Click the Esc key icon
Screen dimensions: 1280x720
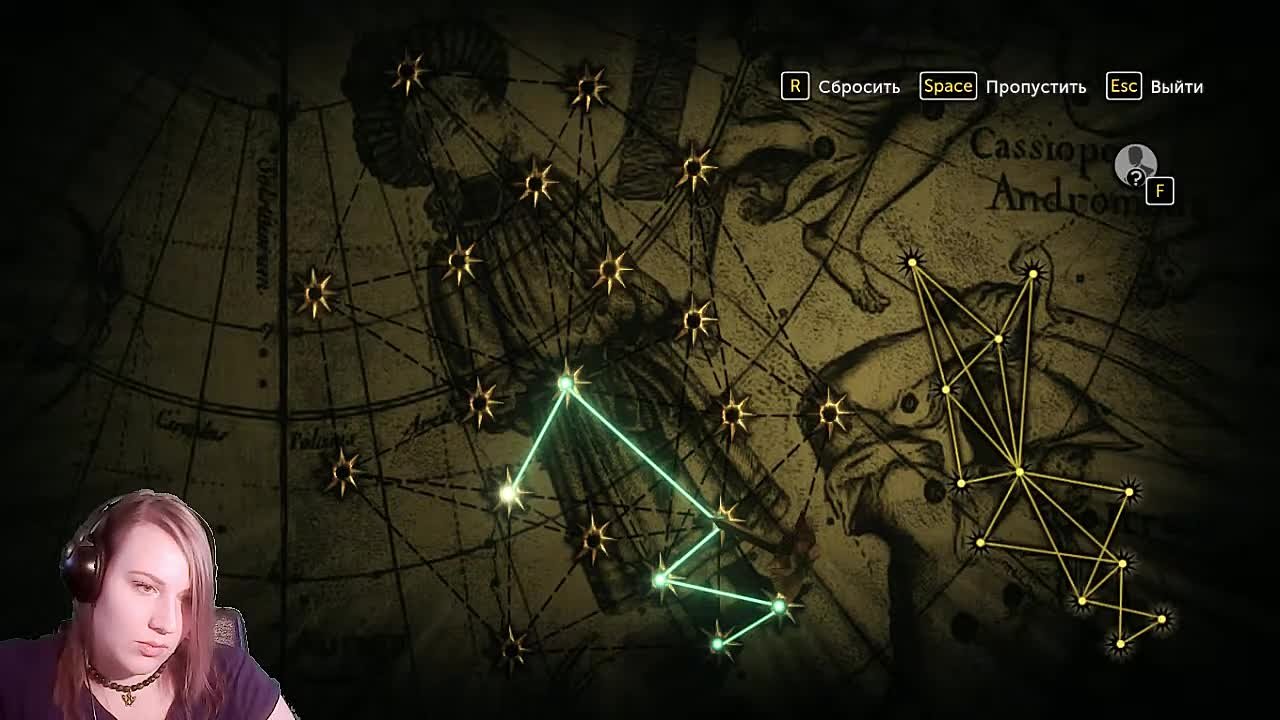click(1124, 87)
